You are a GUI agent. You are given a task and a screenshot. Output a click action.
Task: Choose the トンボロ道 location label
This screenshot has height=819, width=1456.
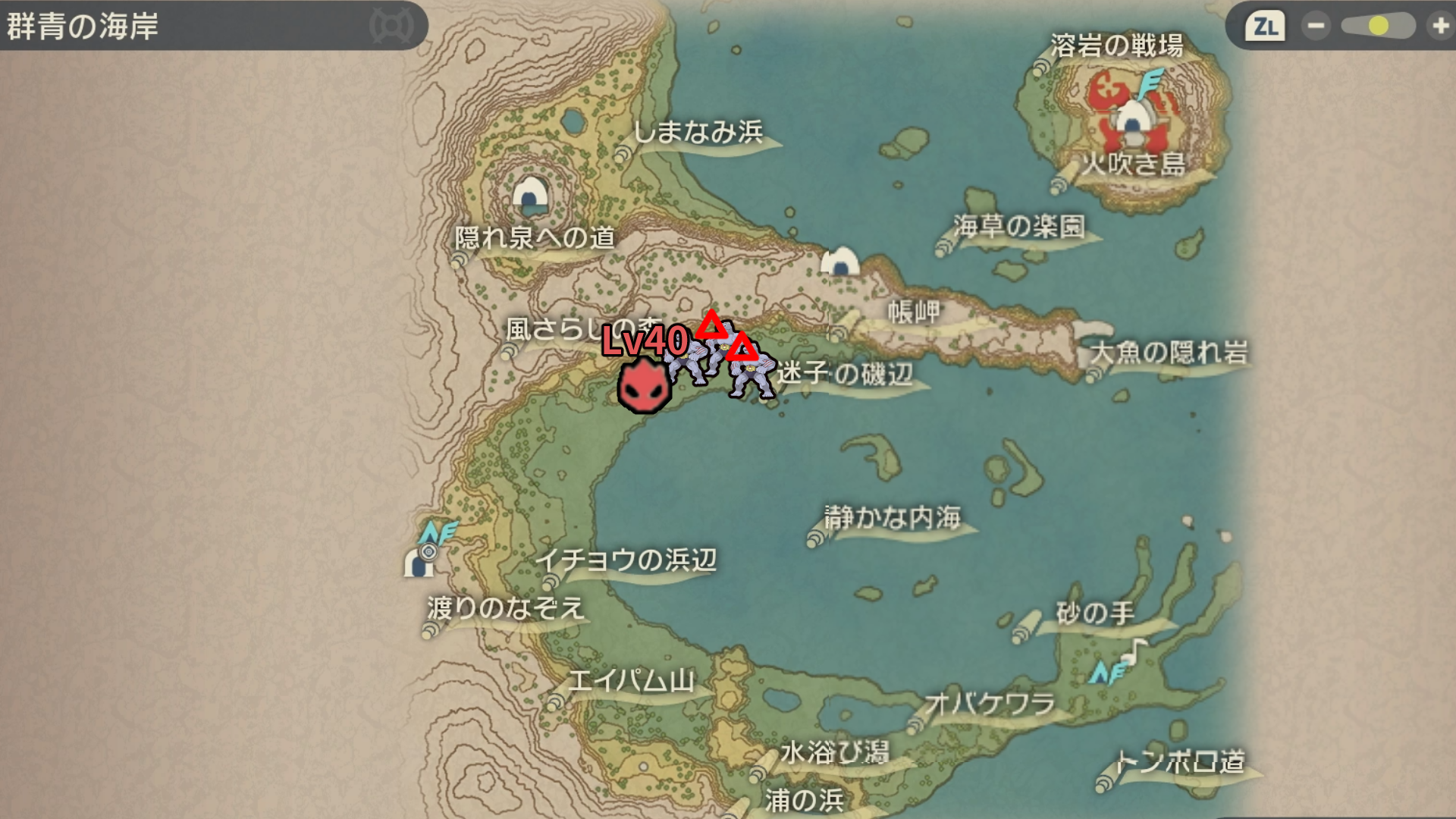1180,761
